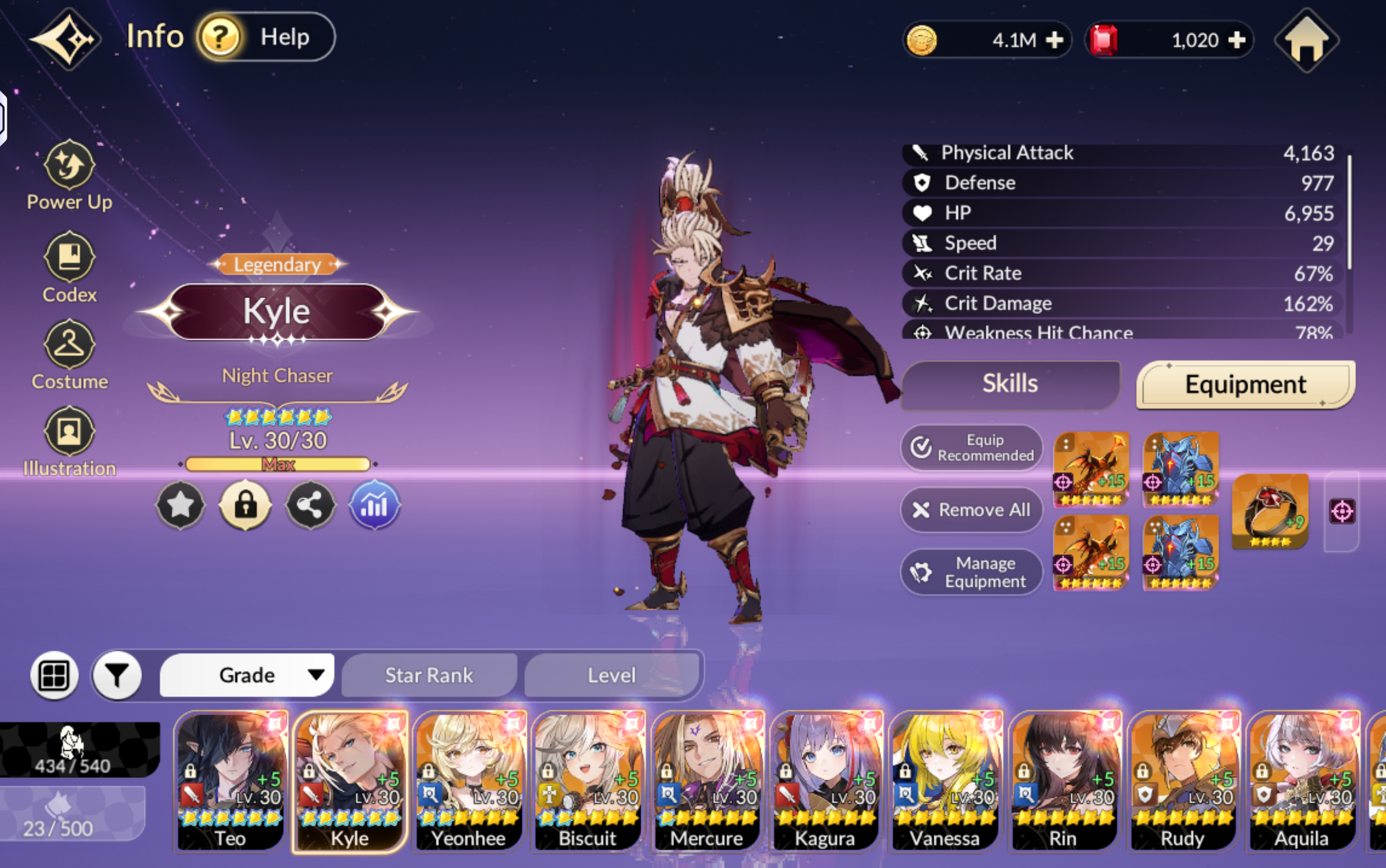Open the hero filter funnel
Image resolution: width=1386 pixels, height=868 pixels.
pos(117,676)
